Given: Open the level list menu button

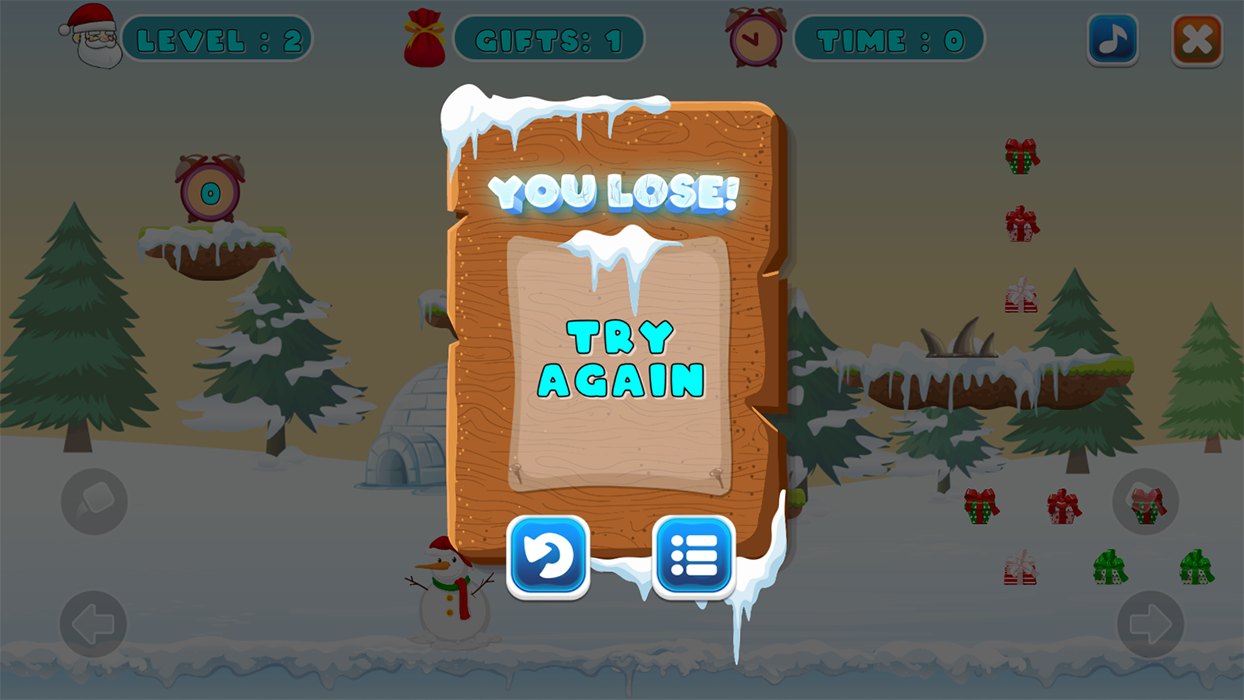Looking at the screenshot, I should click(x=694, y=557).
